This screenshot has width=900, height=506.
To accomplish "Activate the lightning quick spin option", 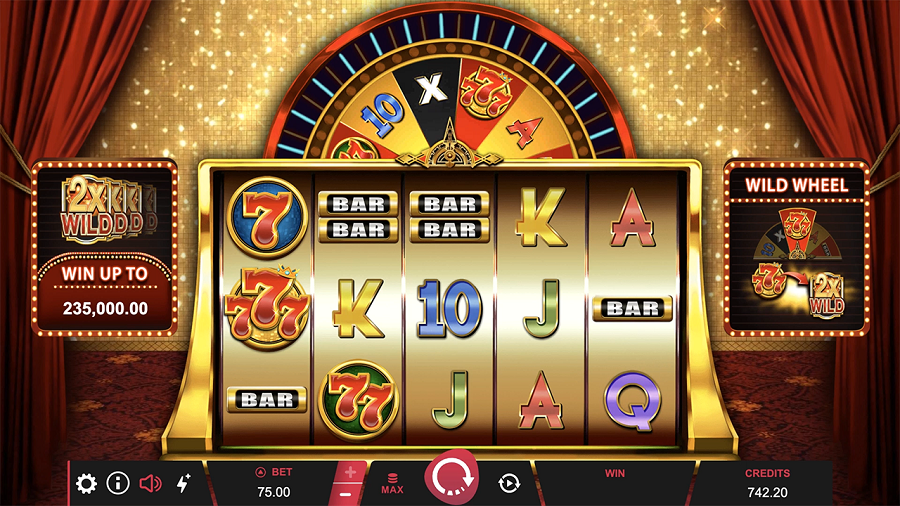I will pyautogui.click(x=183, y=484).
